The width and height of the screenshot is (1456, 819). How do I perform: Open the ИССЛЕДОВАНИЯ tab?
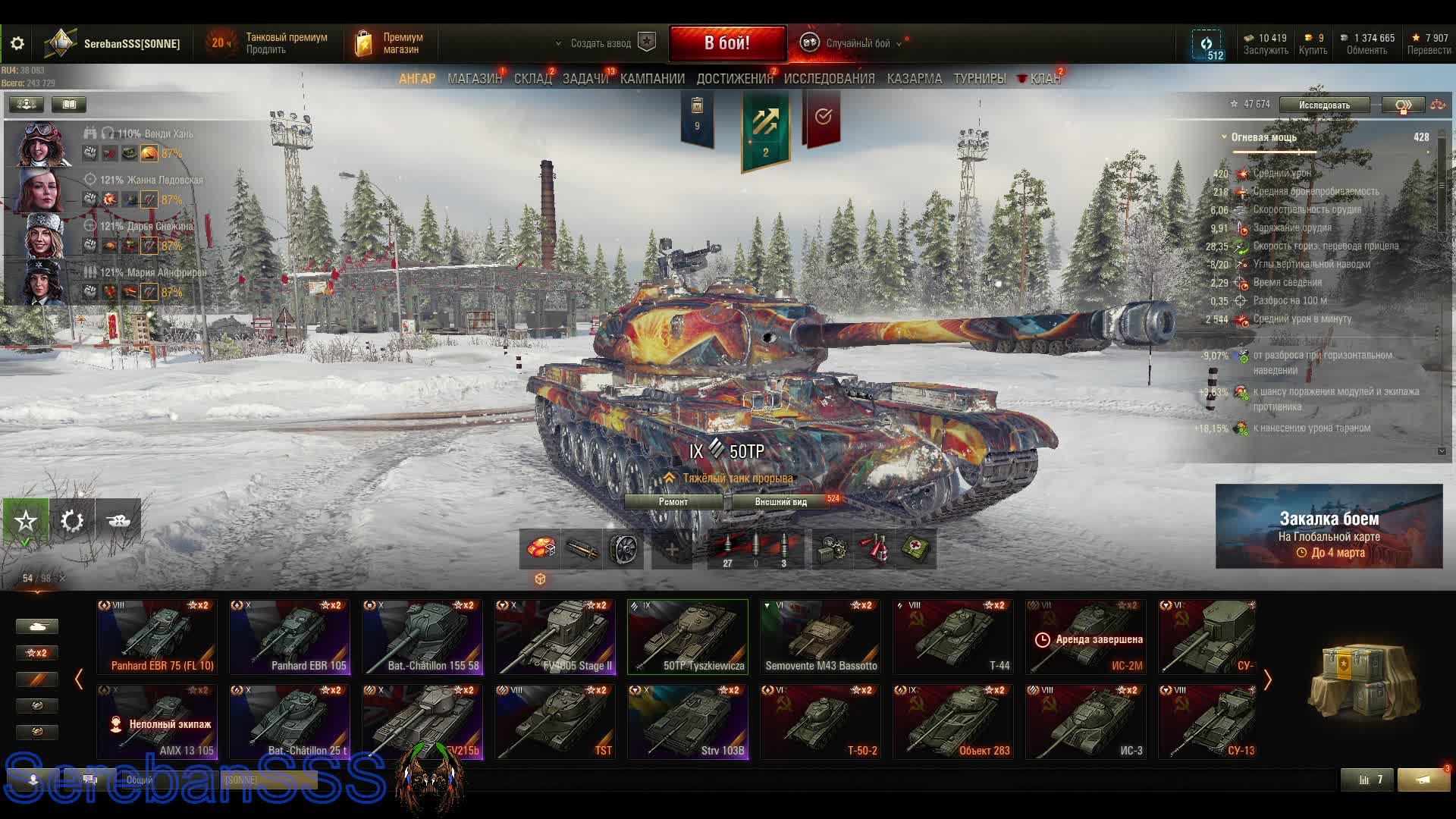tap(829, 78)
